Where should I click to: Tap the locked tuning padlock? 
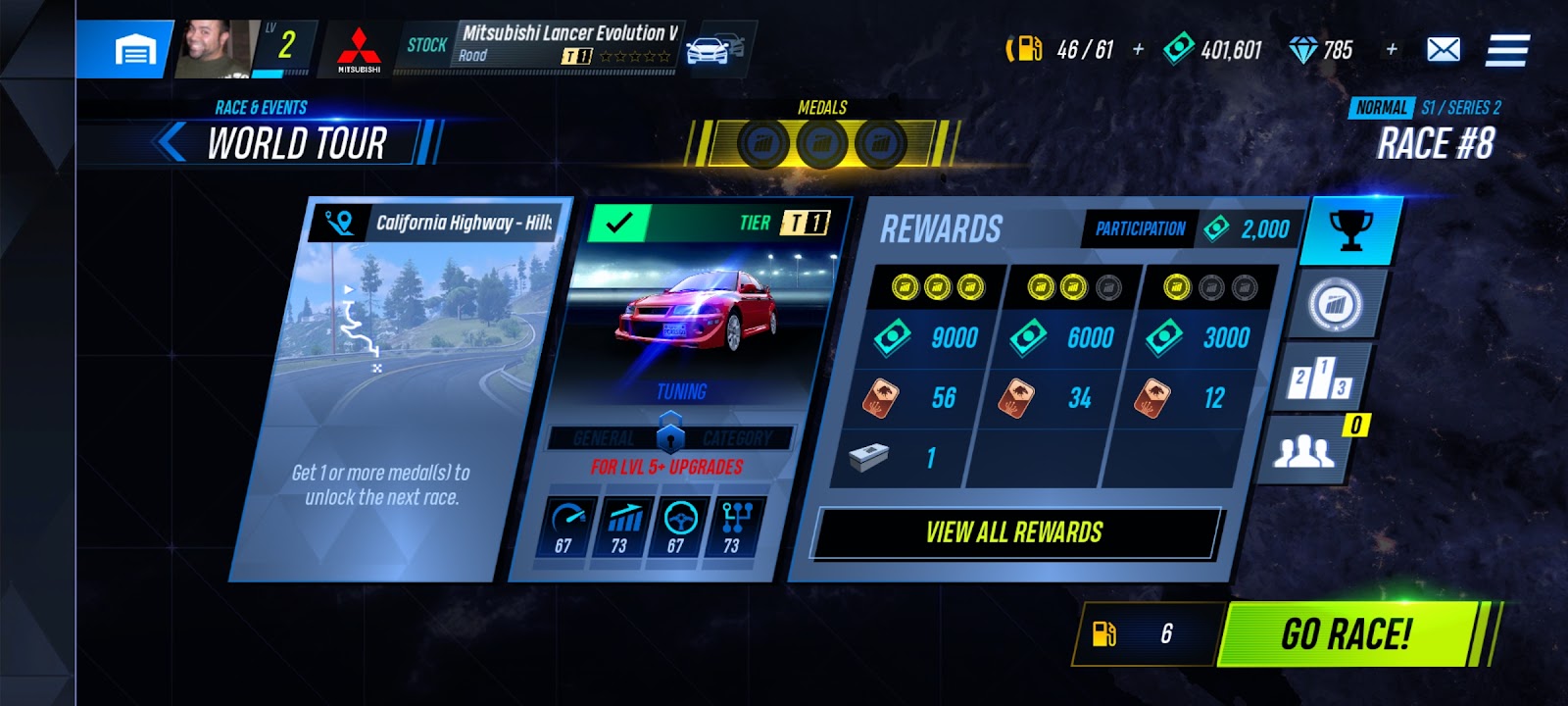tap(670, 431)
